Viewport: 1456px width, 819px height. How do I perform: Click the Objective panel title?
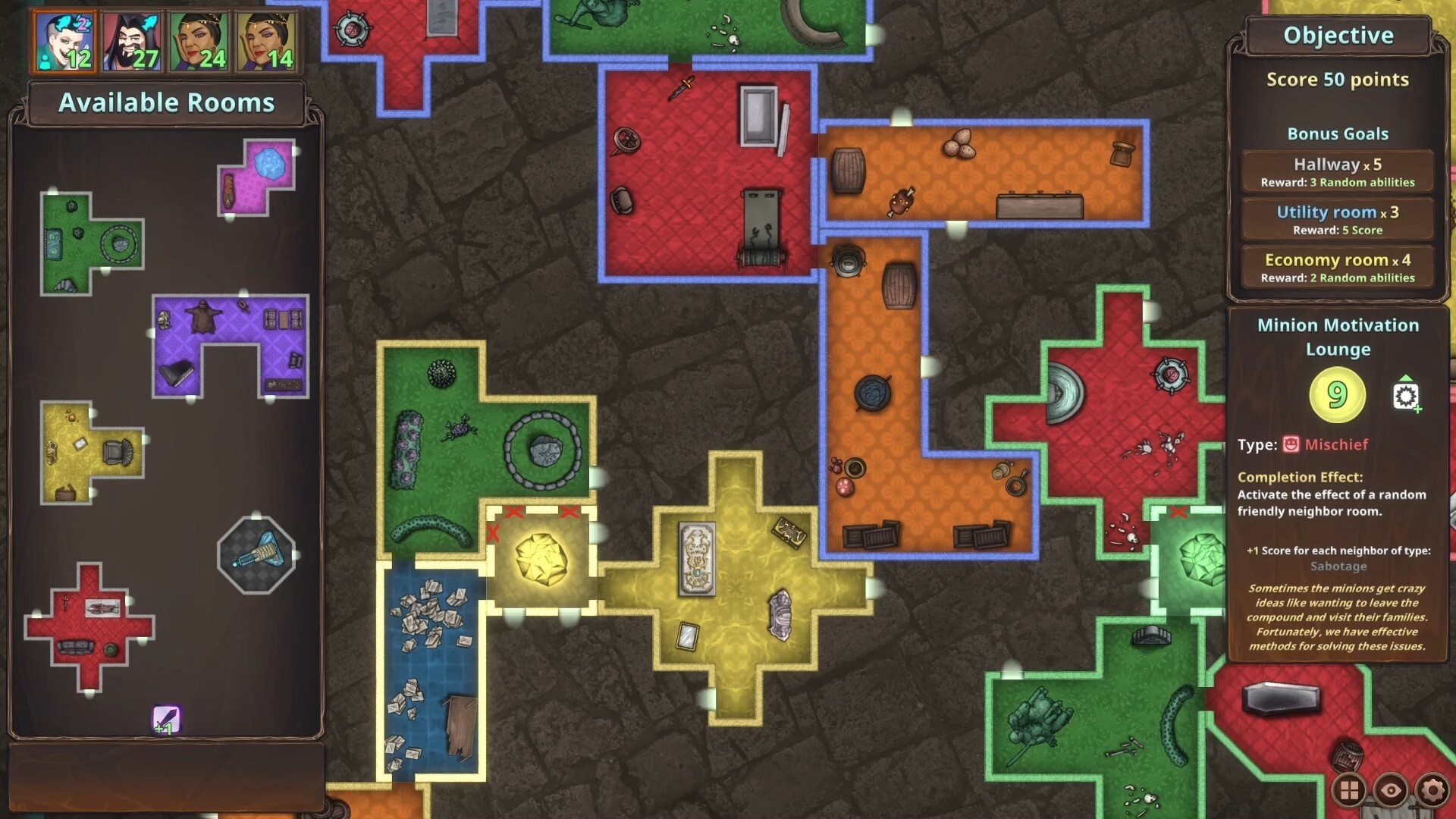pos(1337,35)
